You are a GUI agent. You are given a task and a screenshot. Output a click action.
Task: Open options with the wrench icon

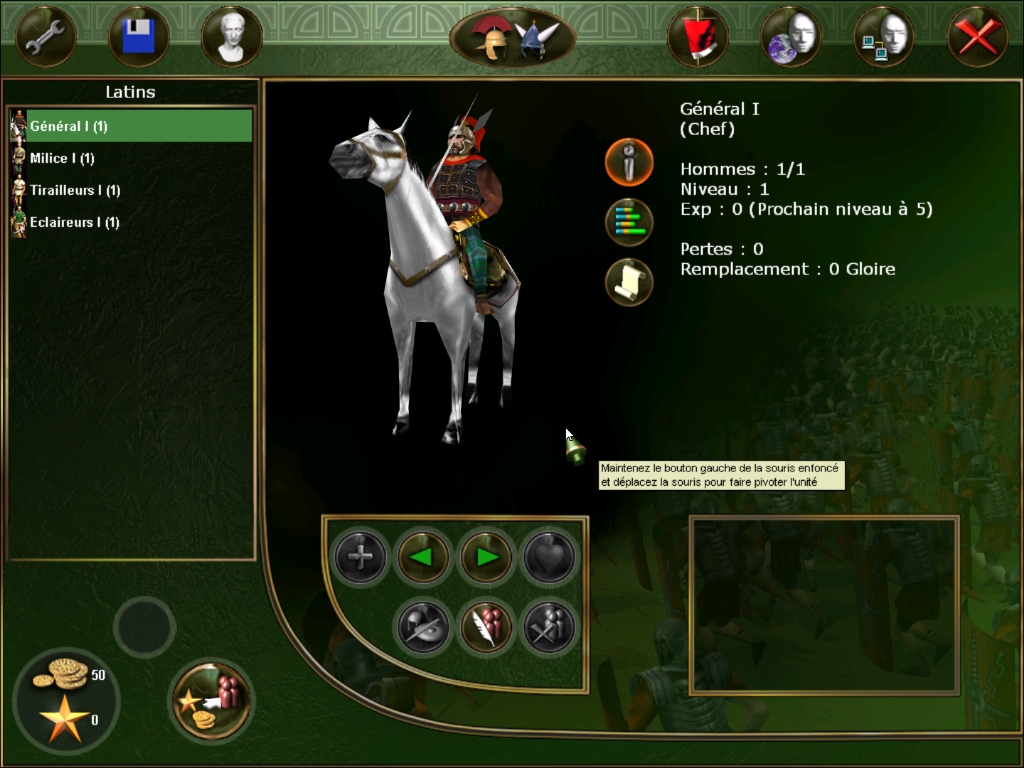tap(46, 37)
